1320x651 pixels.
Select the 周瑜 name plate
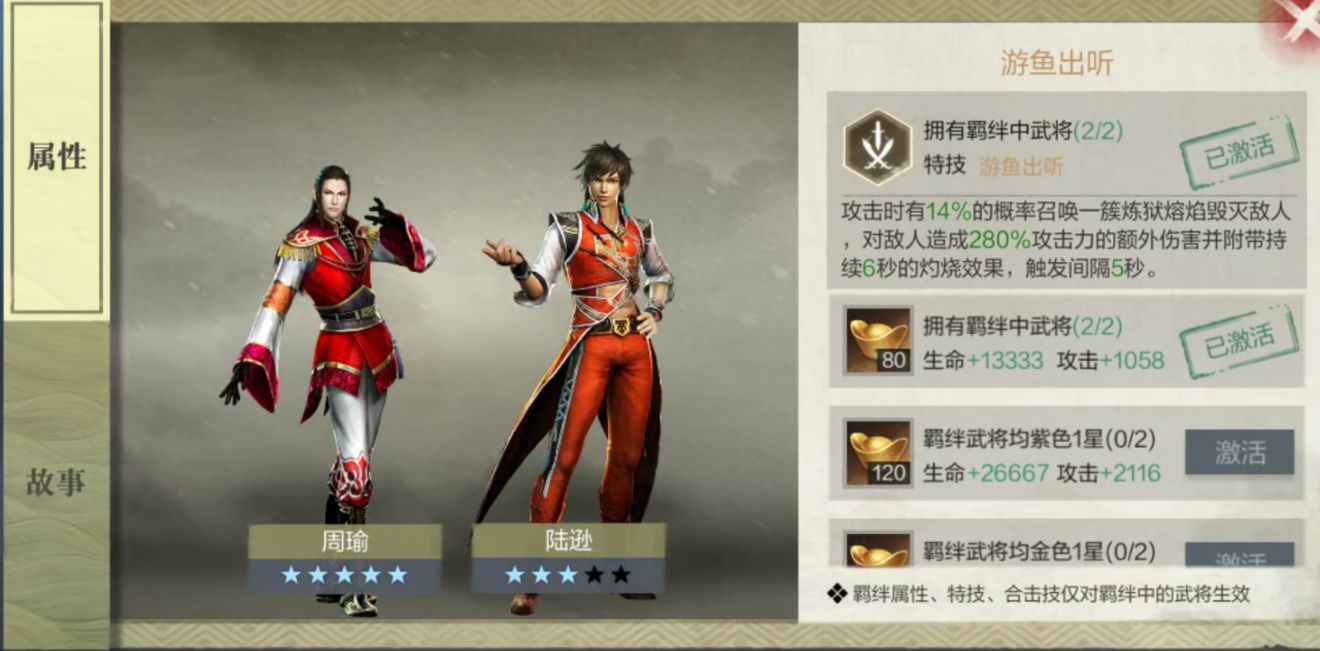344,542
